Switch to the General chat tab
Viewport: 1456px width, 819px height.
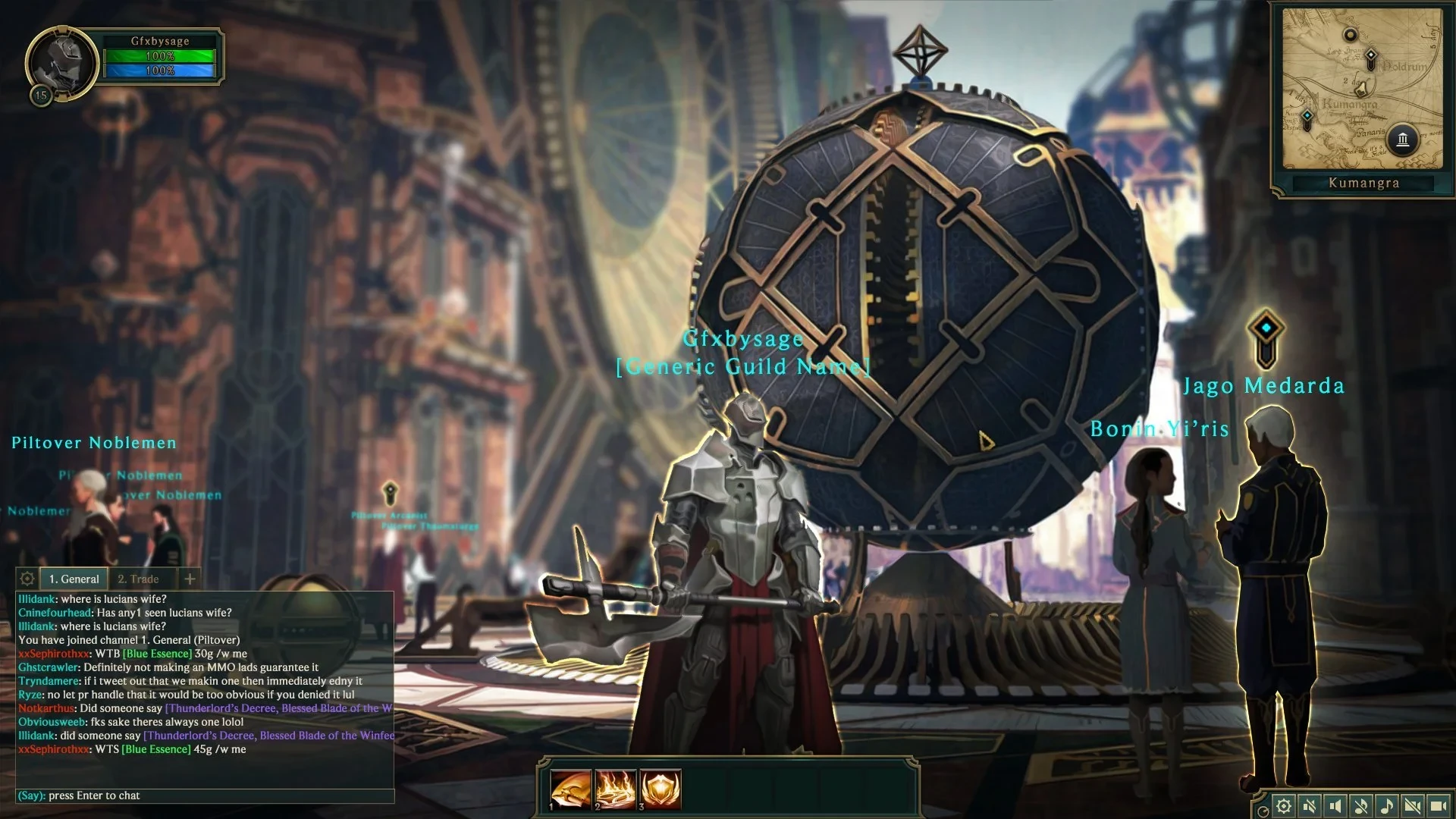tap(74, 579)
